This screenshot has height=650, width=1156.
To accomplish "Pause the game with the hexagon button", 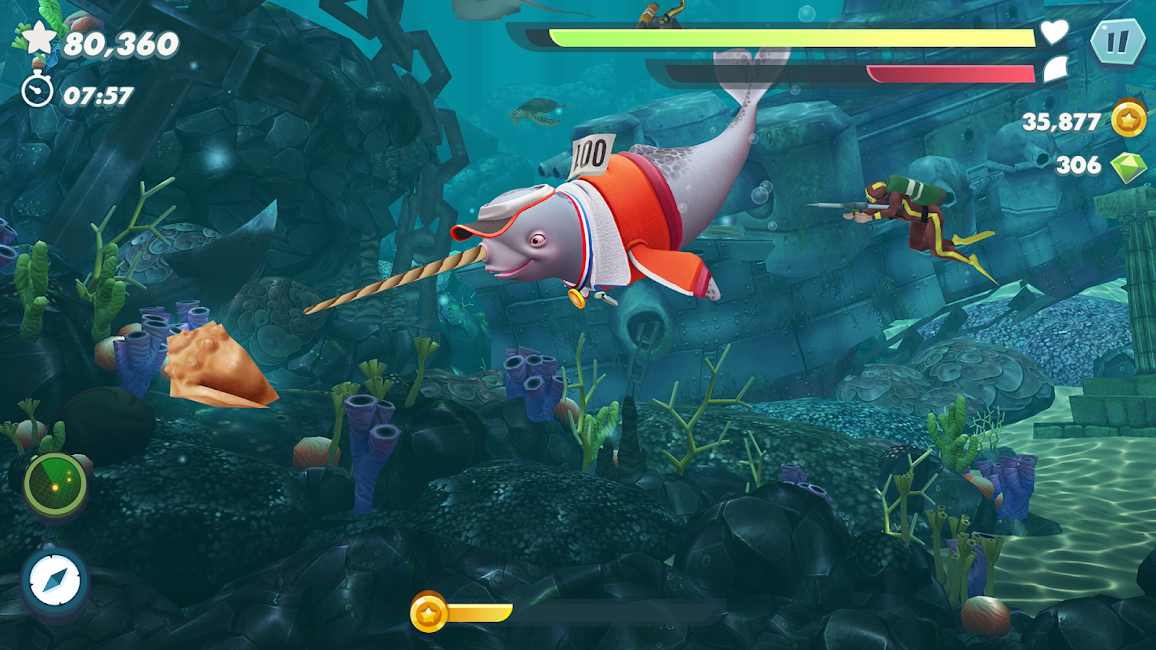I will pos(1115,42).
